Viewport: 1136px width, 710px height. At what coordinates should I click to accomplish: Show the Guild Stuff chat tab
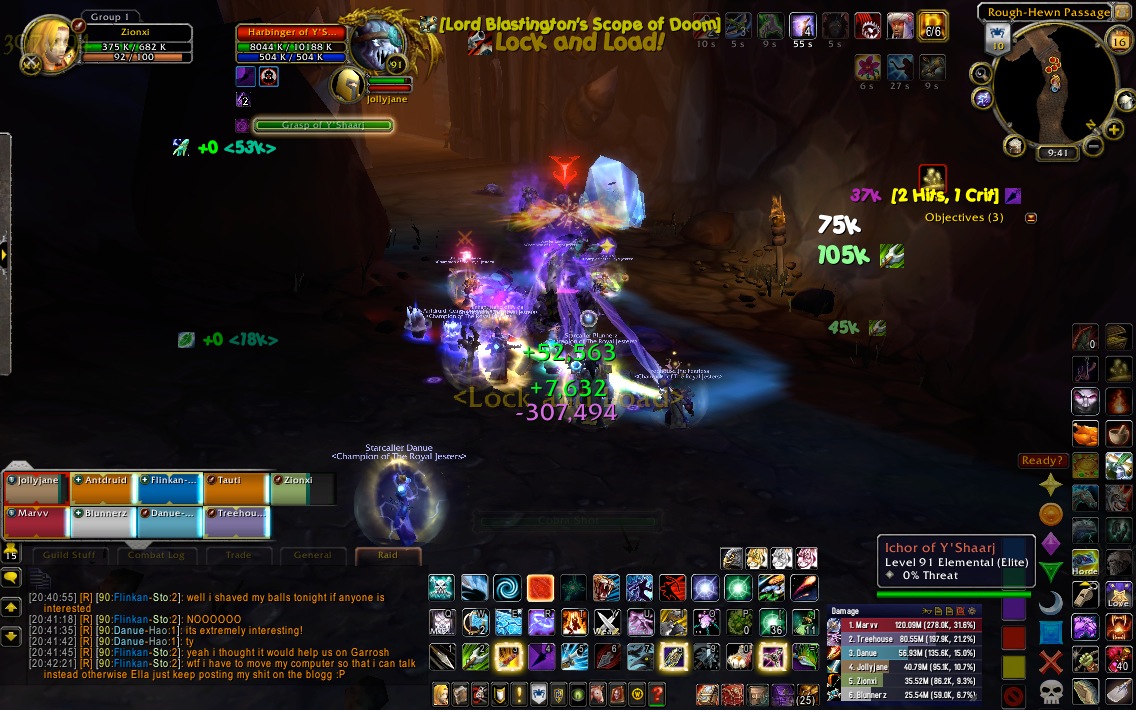pos(69,555)
